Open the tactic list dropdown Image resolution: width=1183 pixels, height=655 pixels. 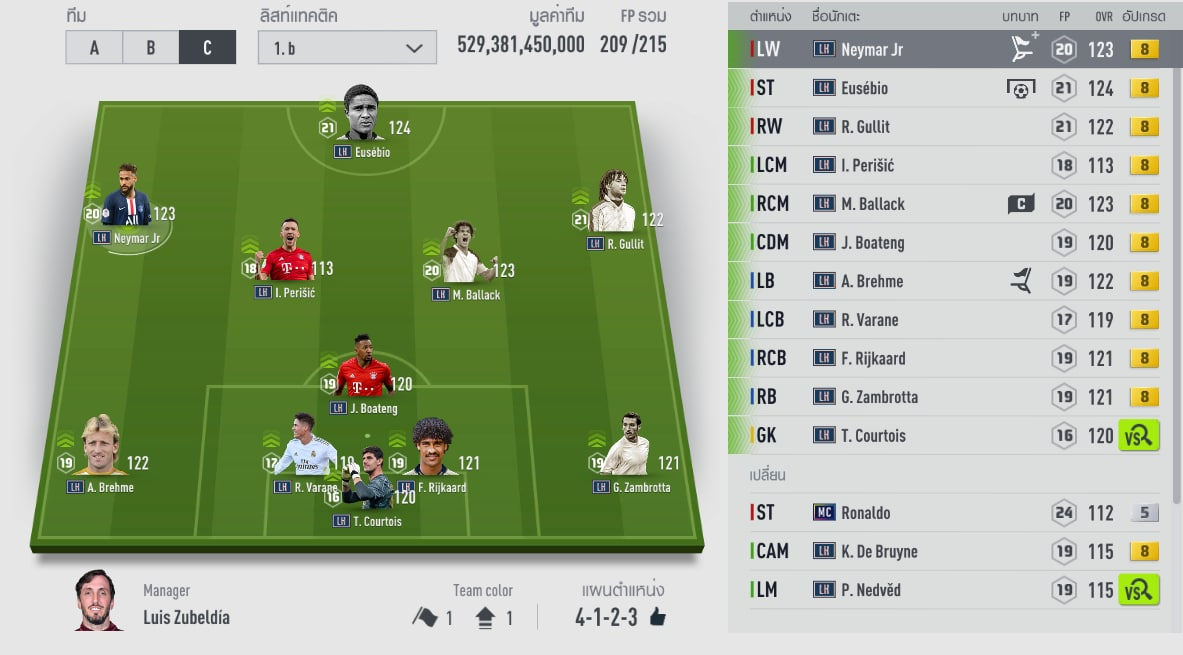[x=347, y=47]
